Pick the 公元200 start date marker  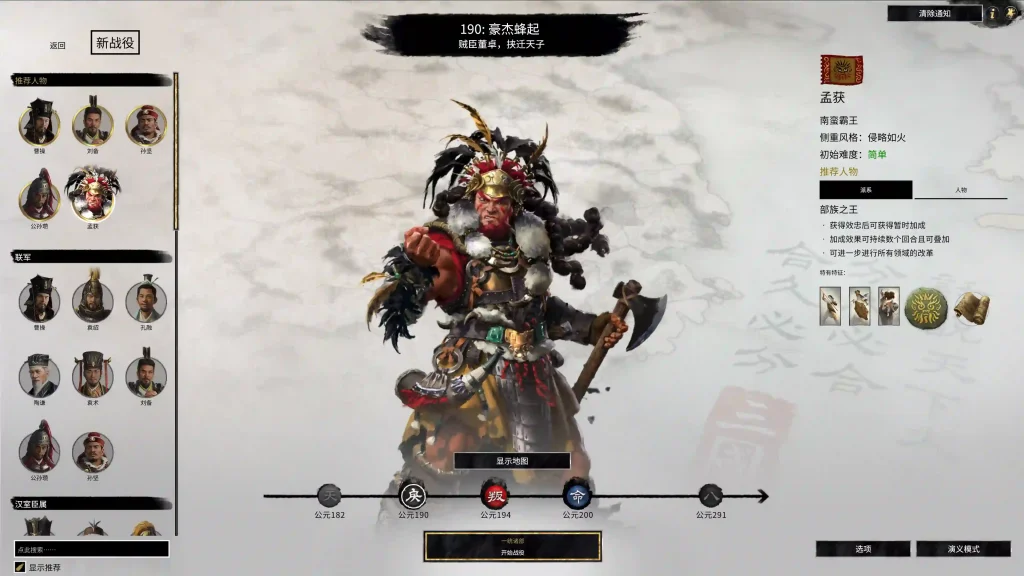[x=577, y=495]
